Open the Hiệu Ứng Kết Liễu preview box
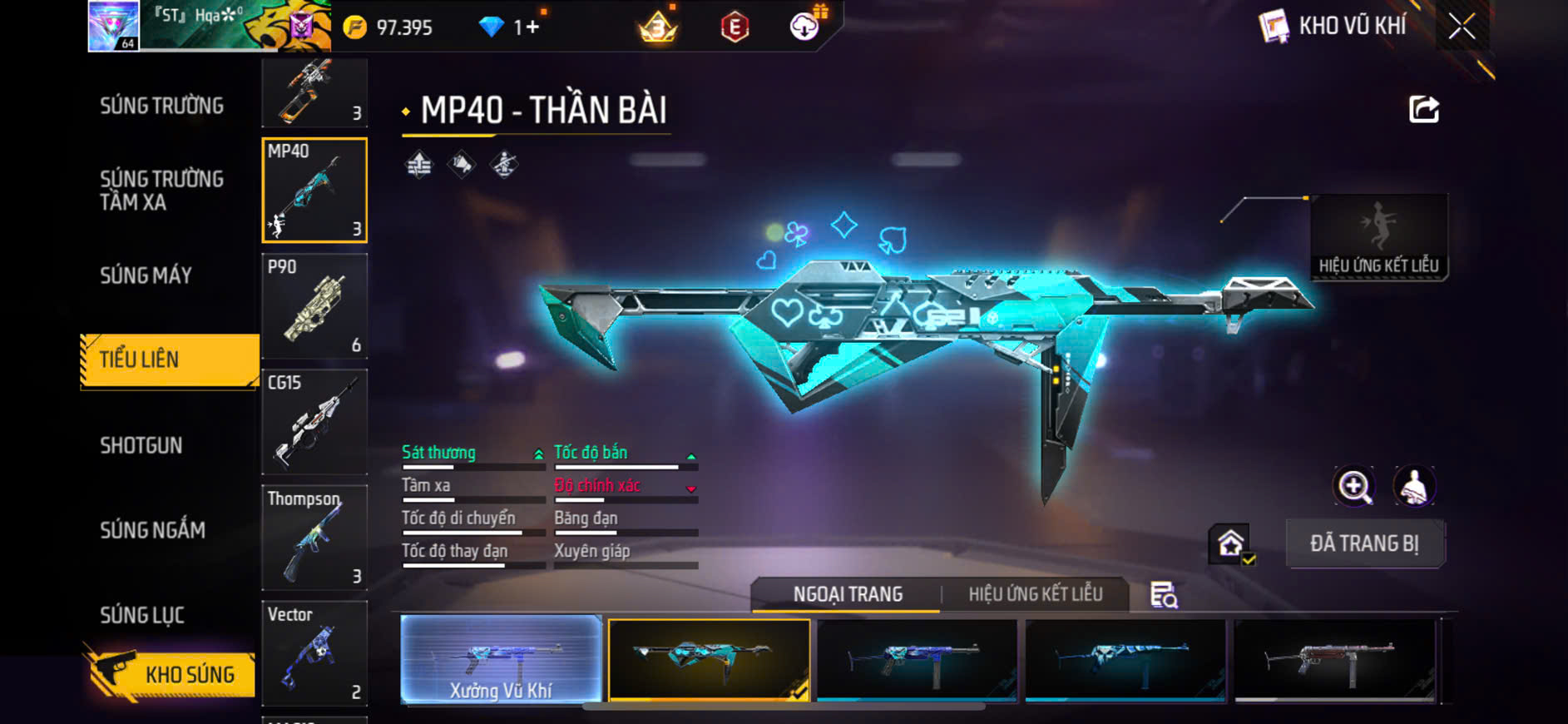The image size is (1568, 724). coord(1378,237)
